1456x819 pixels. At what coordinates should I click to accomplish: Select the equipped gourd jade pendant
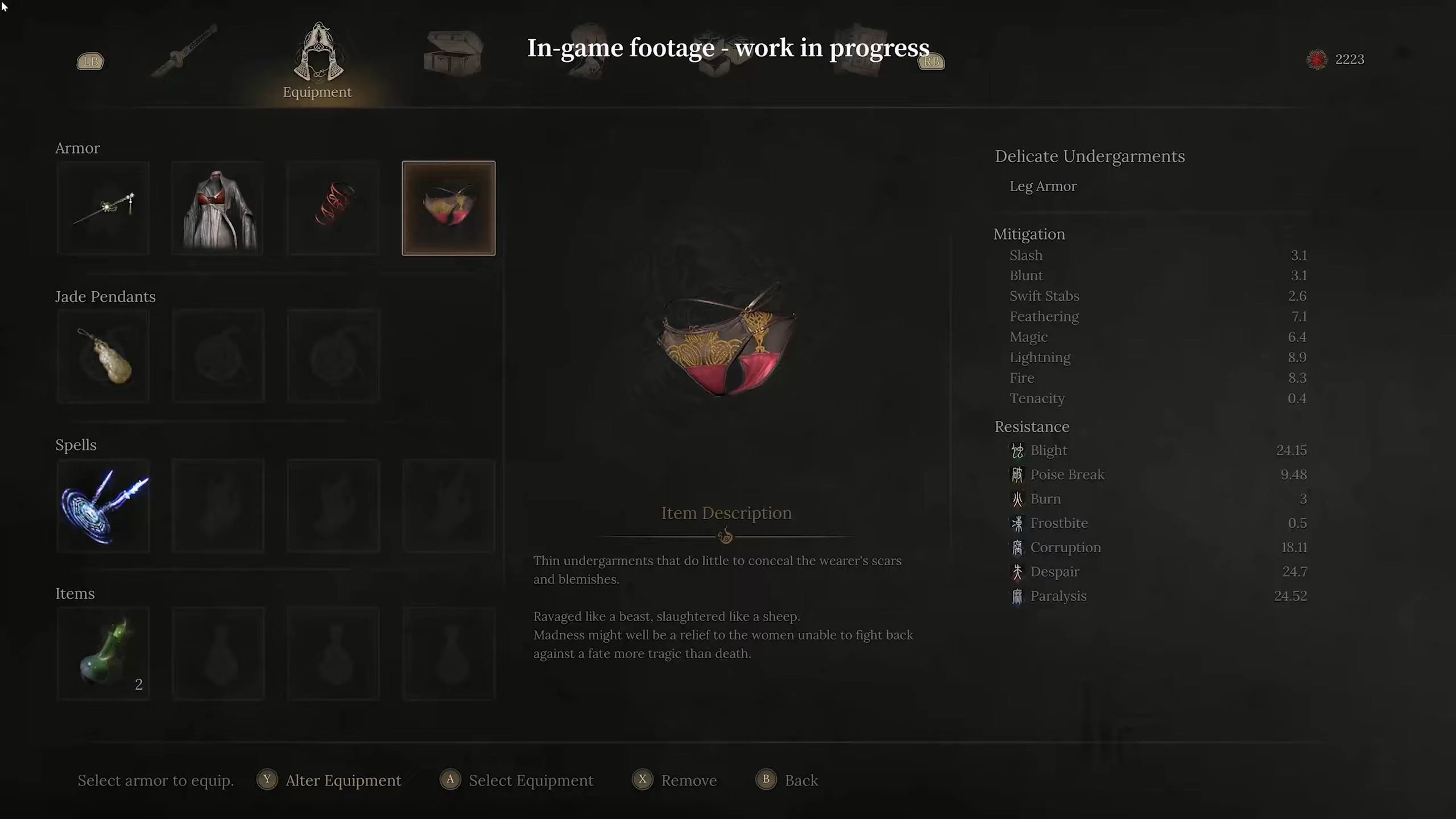(103, 357)
